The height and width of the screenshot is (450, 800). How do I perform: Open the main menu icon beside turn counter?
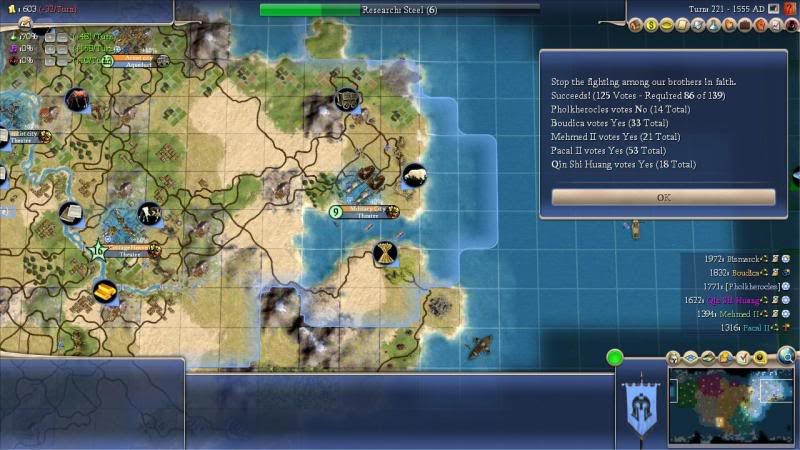[x=773, y=9]
